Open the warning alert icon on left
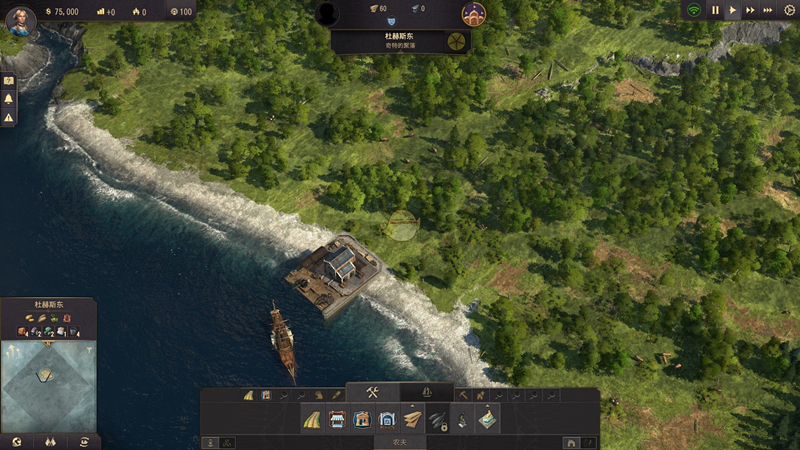 tap(9, 118)
